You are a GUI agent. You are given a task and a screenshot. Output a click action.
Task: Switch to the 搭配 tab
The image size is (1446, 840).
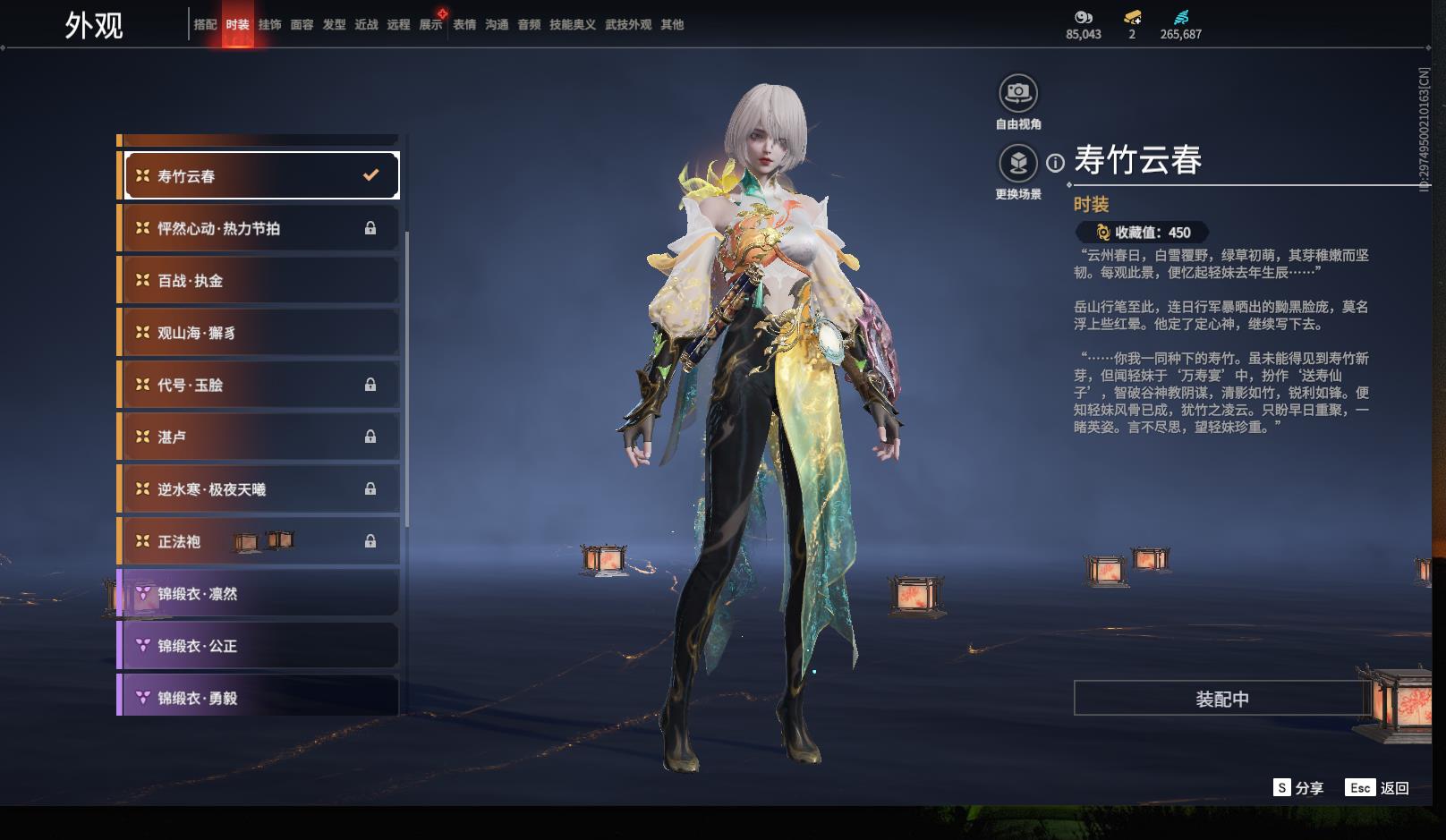tap(205, 25)
